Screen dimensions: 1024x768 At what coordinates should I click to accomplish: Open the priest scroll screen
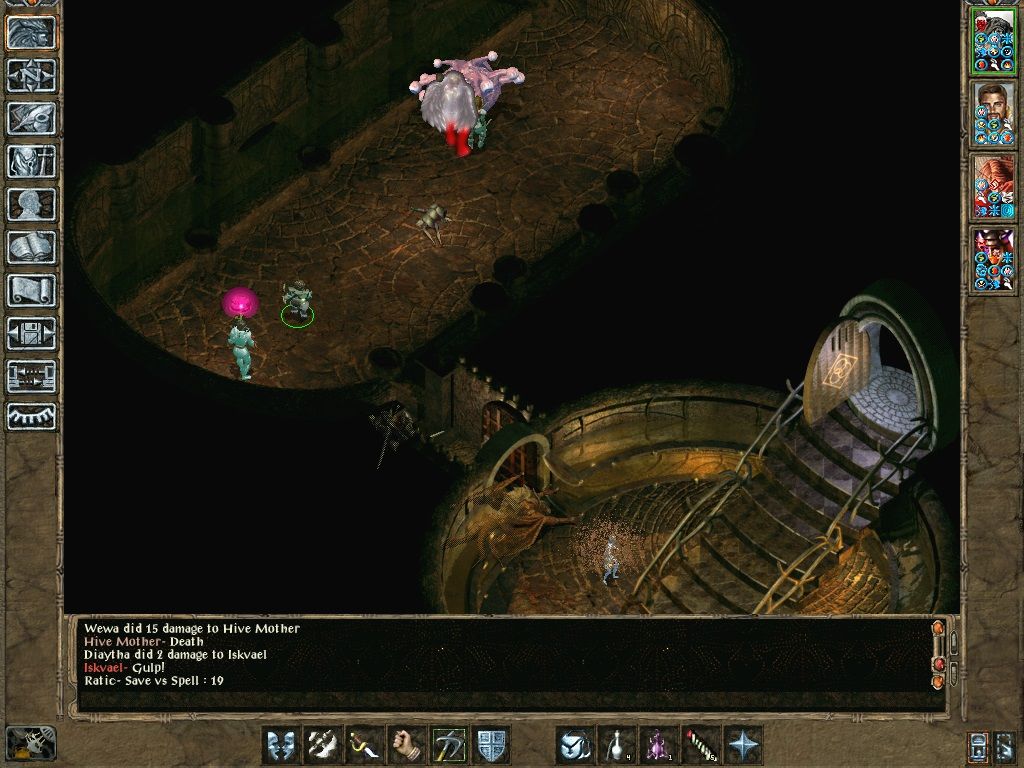pos(32,290)
